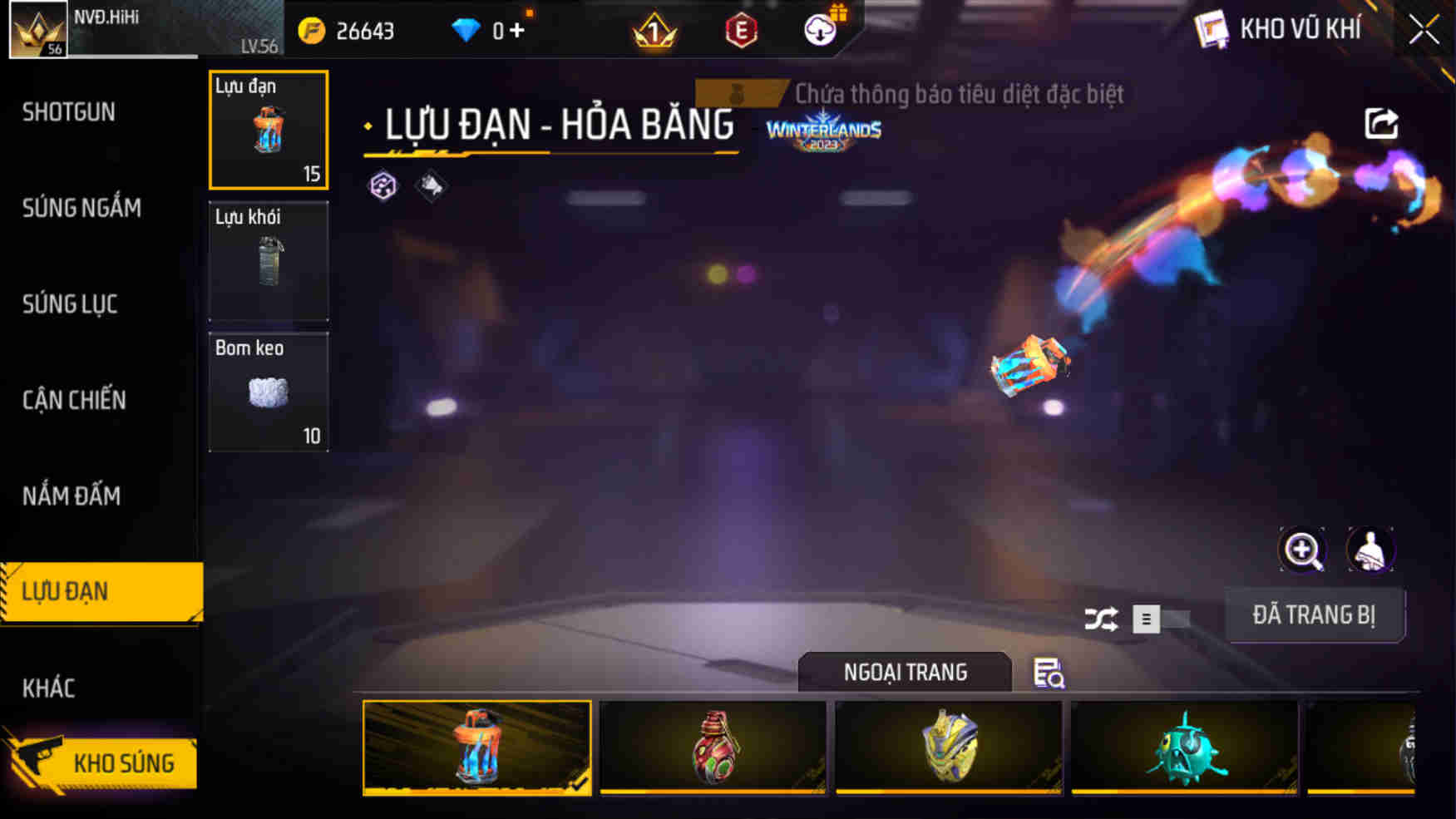The height and width of the screenshot is (819, 1456).
Task: Tap the shuffle icon next to the display toggle
Action: tap(1104, 619)
